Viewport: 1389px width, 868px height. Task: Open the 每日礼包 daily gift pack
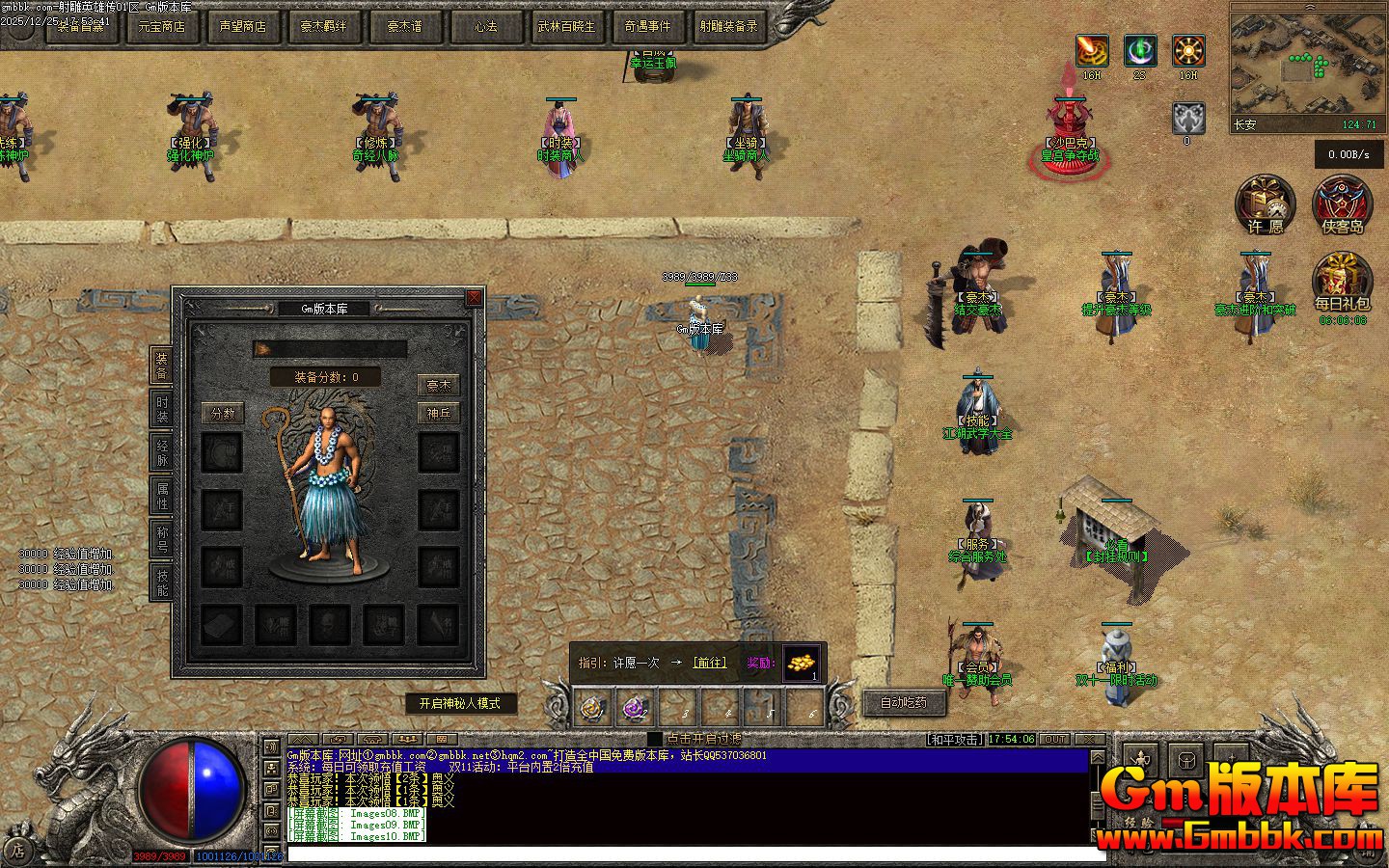click(x=1343, y=283)
